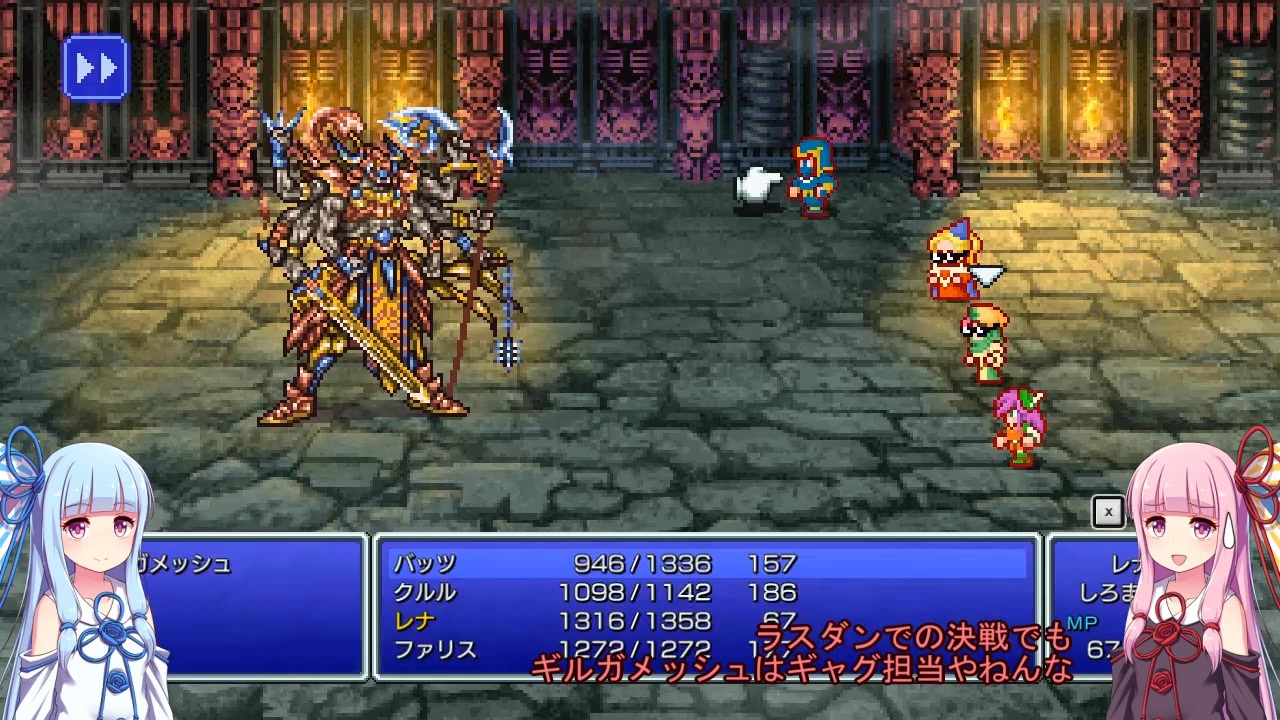Select the Gilgamesh enemy sprite
This screenshot has height=720, width=1280.
(x=380, y=260)
